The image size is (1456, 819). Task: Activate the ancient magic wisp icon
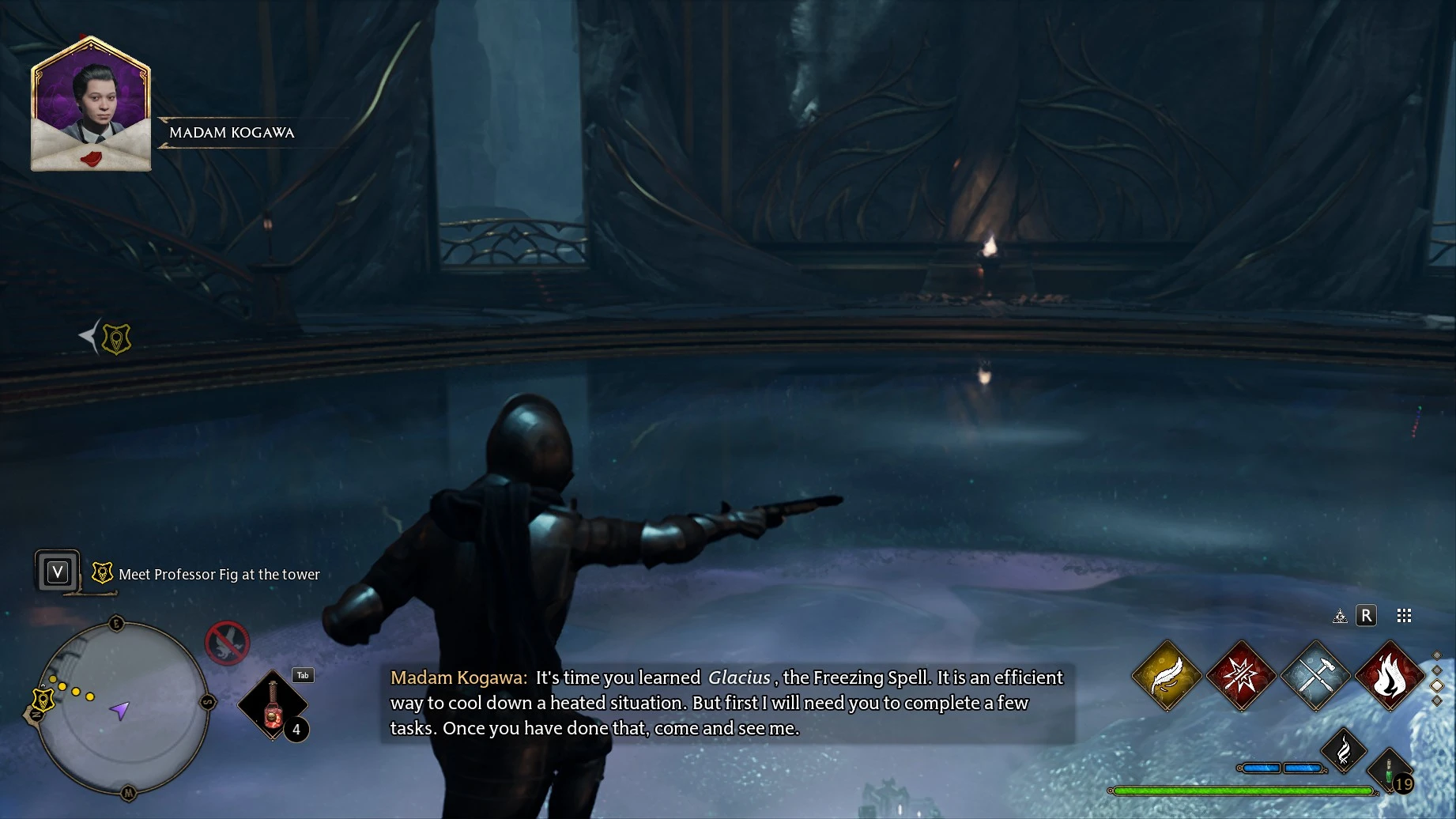click(1344, 749)
